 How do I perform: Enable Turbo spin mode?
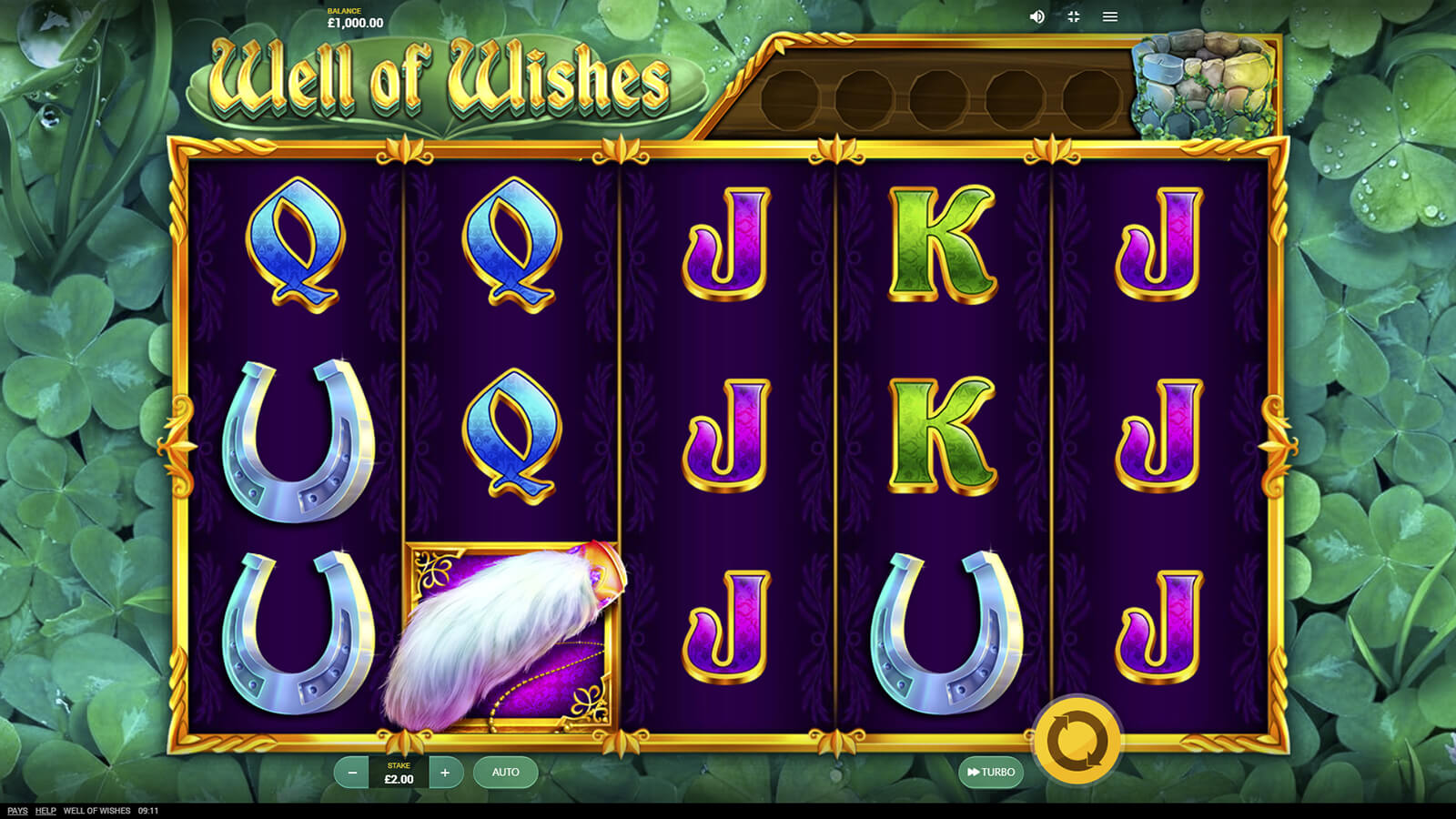point(991,773)
